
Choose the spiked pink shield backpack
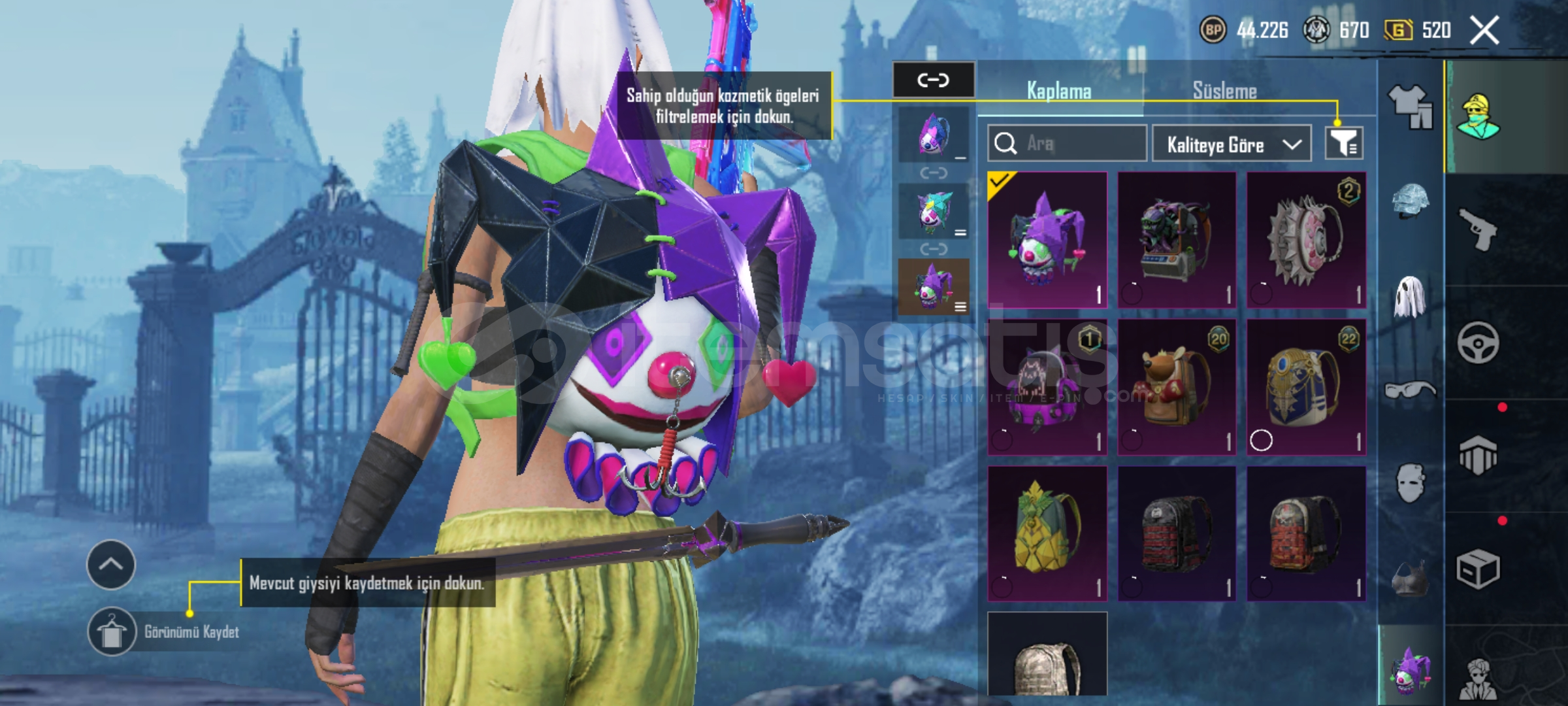coord(1306,240)
